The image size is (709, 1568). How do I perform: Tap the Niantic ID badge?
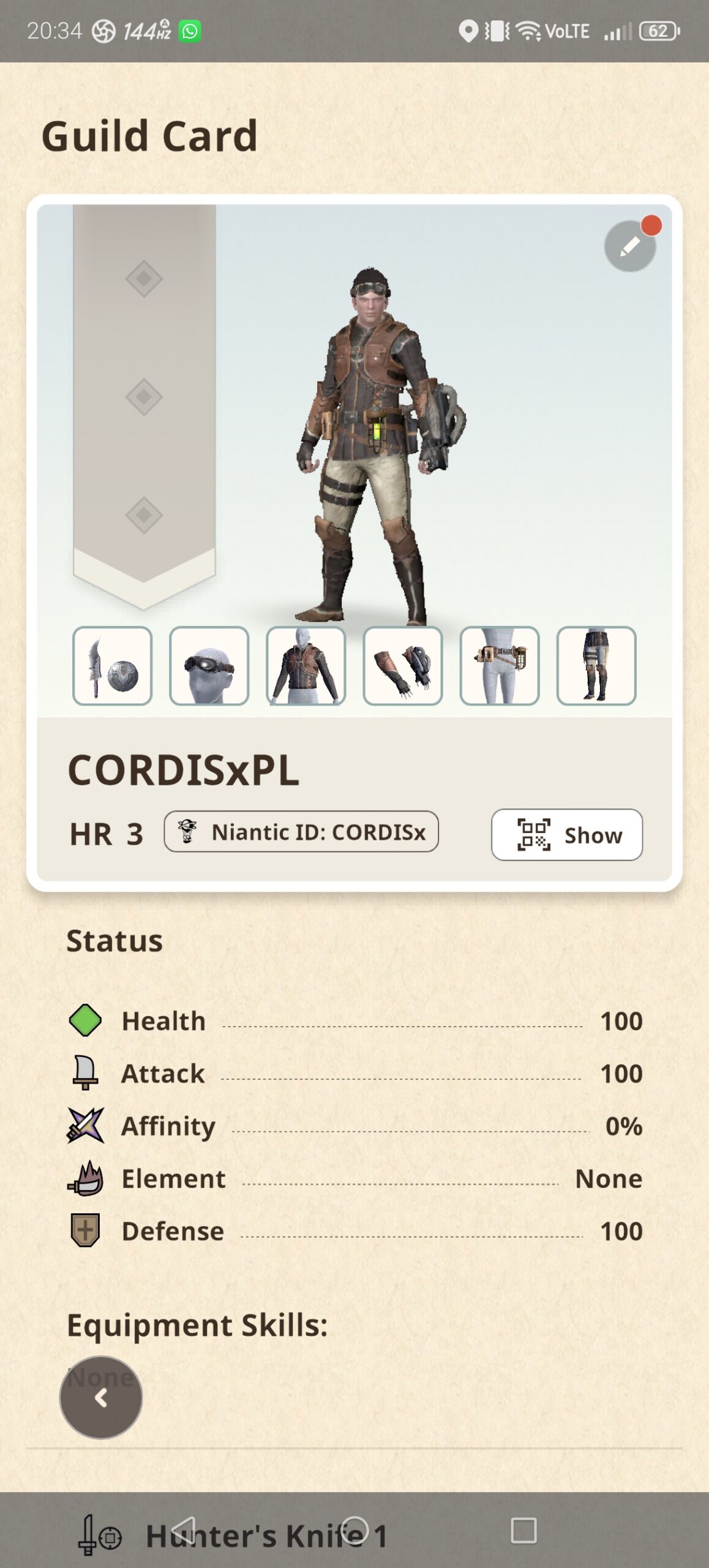pyautogui.click(x=301, y=832)
